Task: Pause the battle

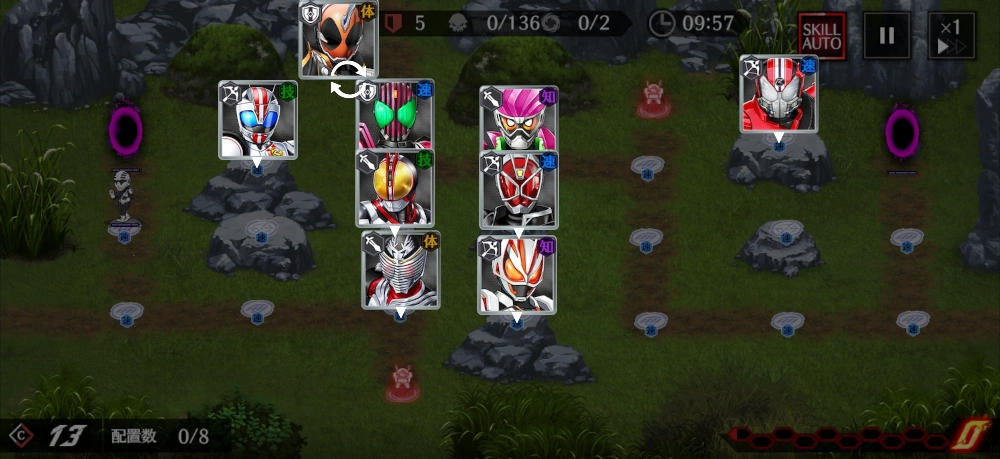Action: [x=886, y=37]
